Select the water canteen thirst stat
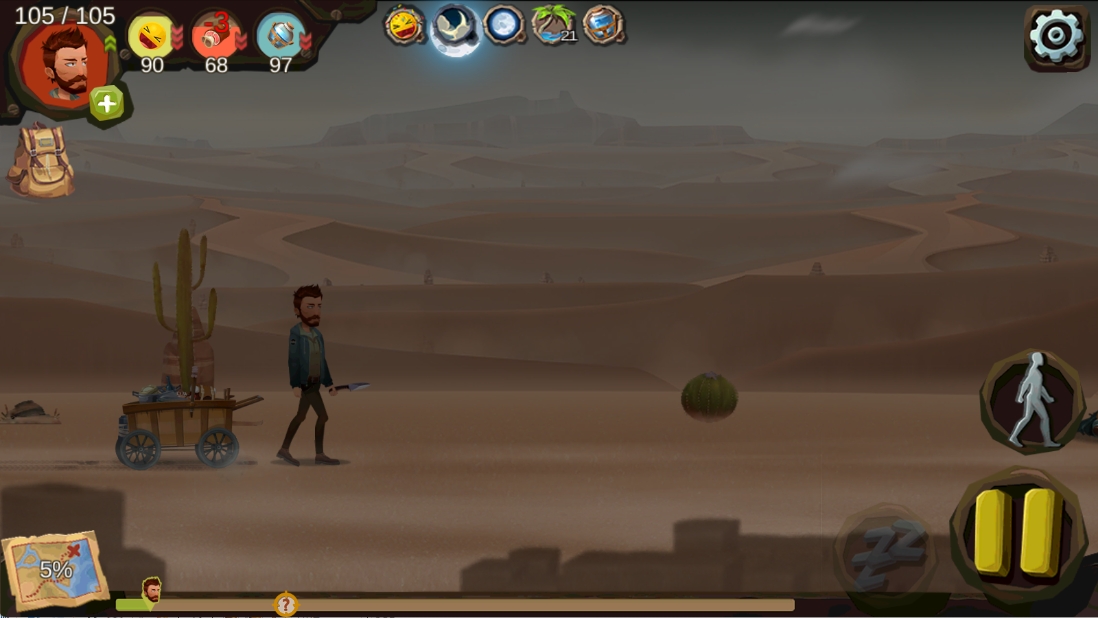The image size is (1098, 618). pos(280,36)
